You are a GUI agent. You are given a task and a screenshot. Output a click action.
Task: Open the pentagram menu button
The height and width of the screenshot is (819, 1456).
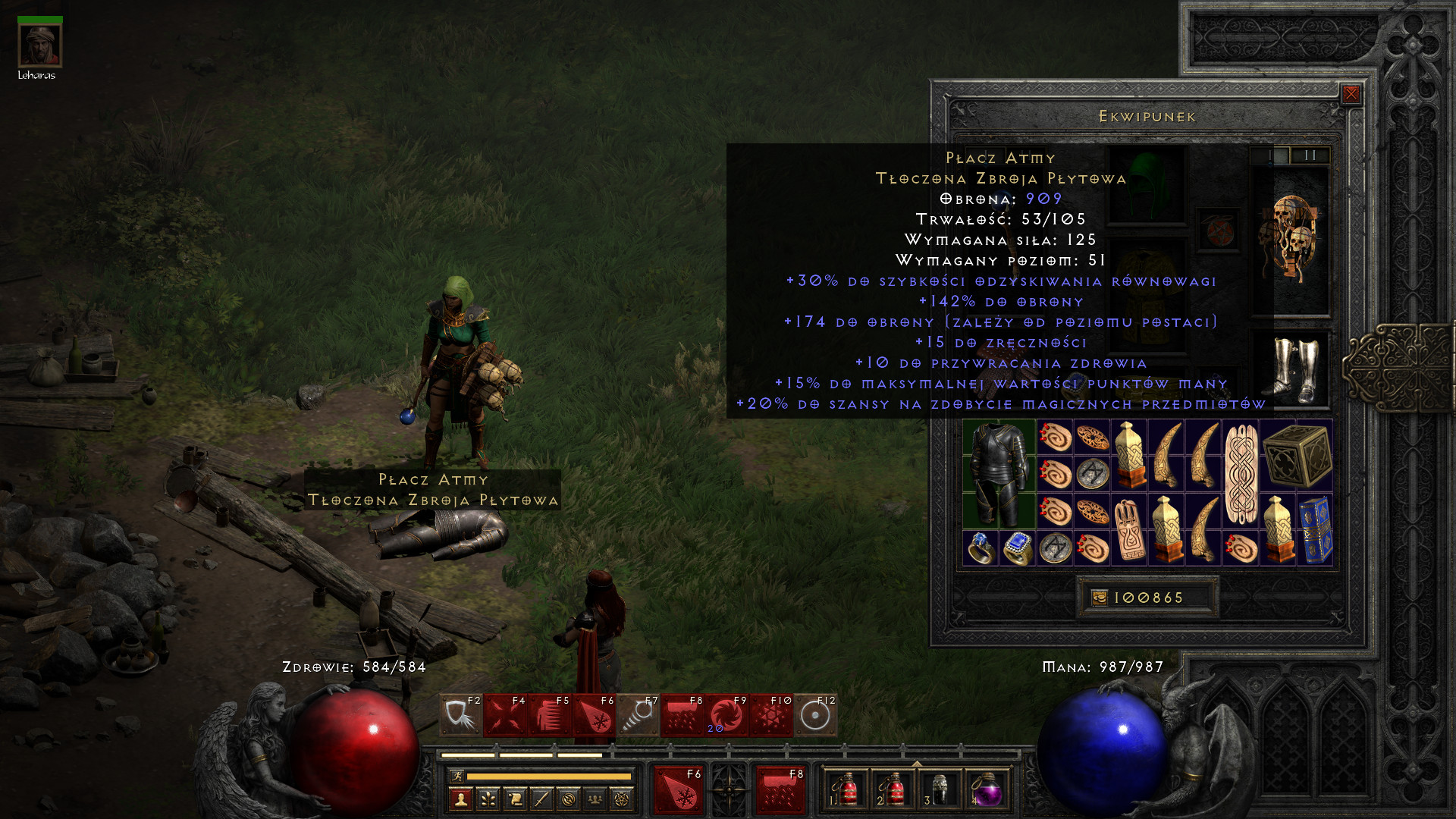[x=621, y=799]
